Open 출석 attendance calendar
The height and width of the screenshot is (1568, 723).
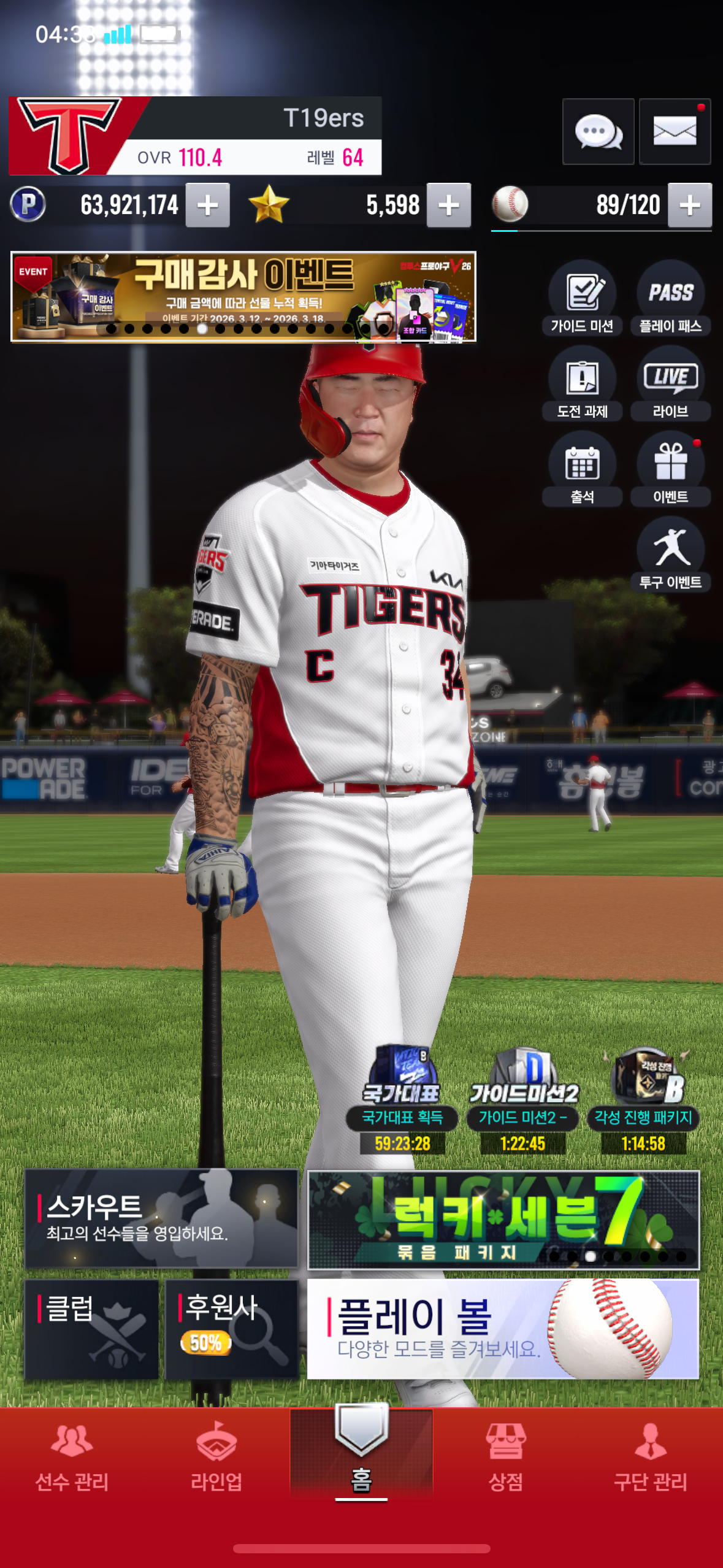[x=582, y=469]
